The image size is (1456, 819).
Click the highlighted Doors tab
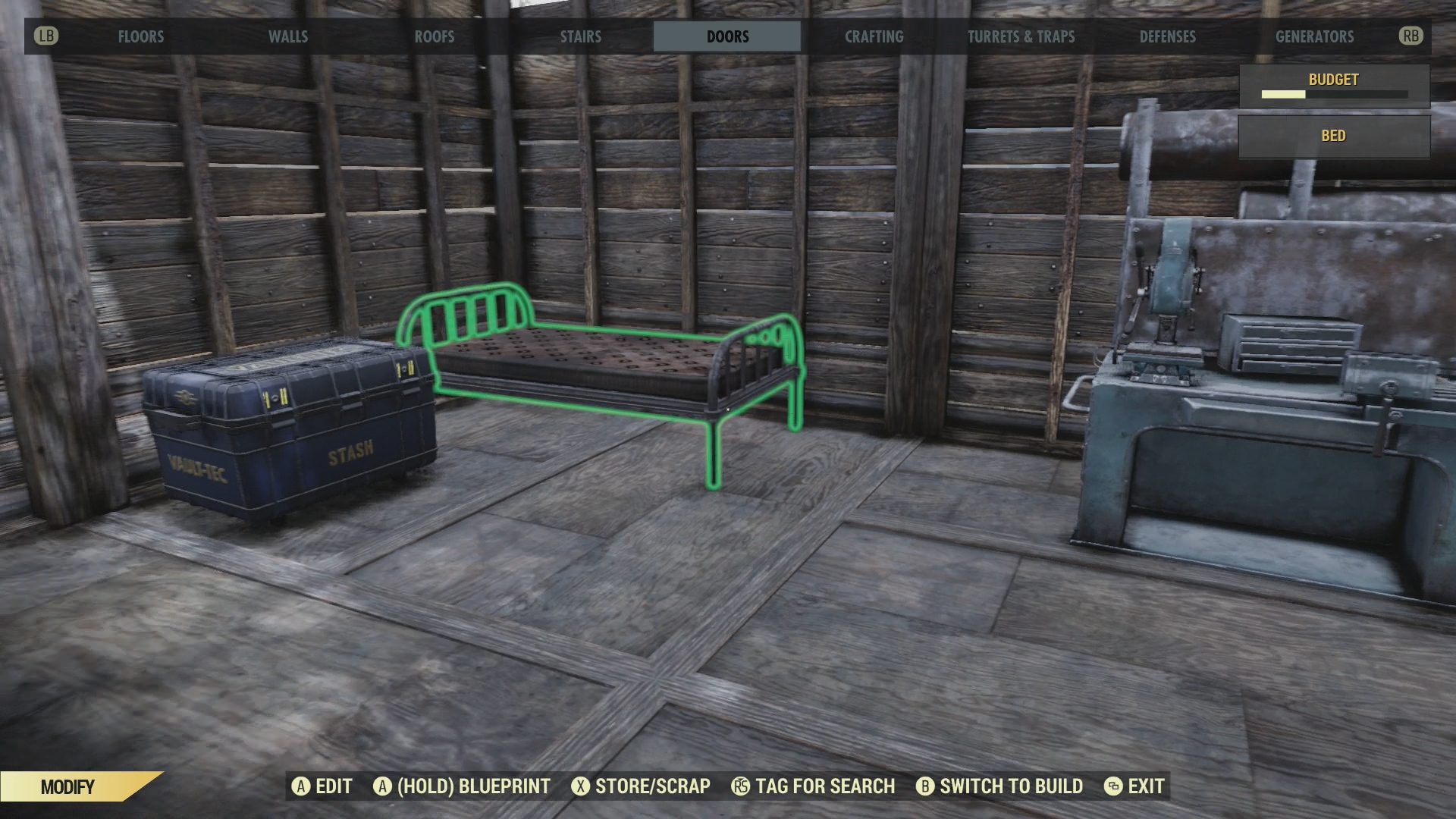click(x=727, y=36)
